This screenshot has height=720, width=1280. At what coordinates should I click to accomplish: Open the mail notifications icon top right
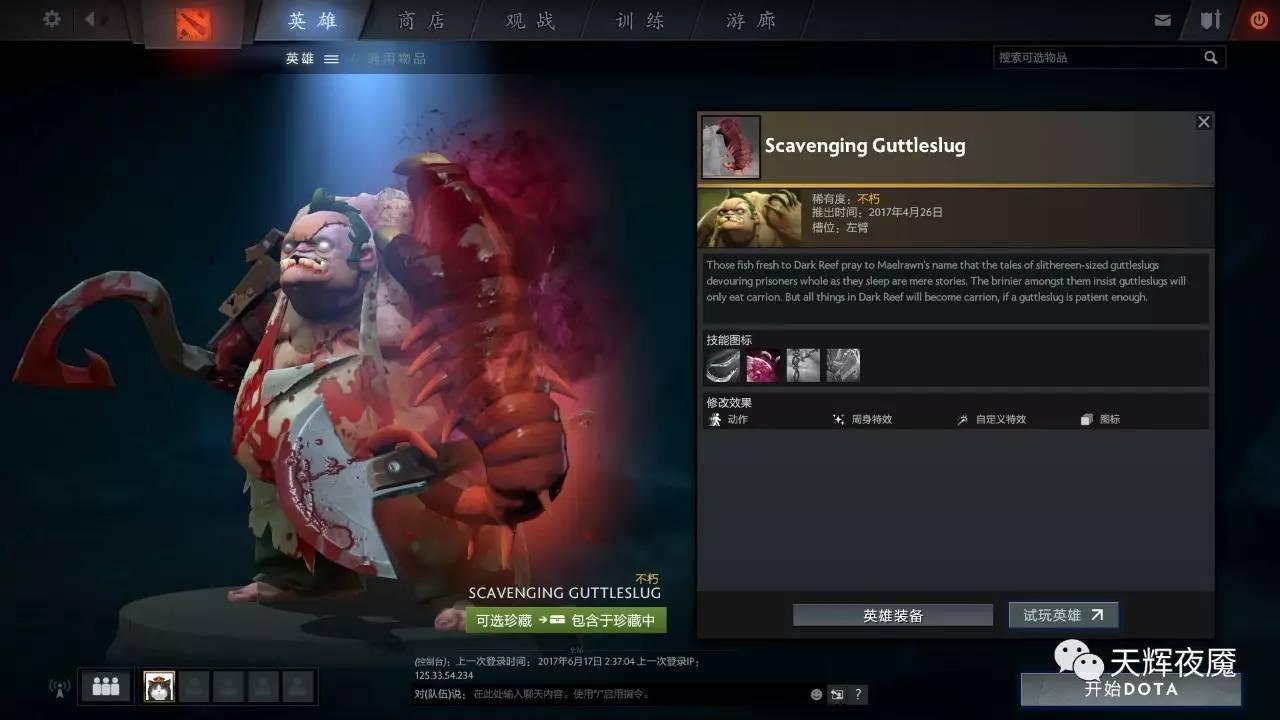click(1163, 19)
